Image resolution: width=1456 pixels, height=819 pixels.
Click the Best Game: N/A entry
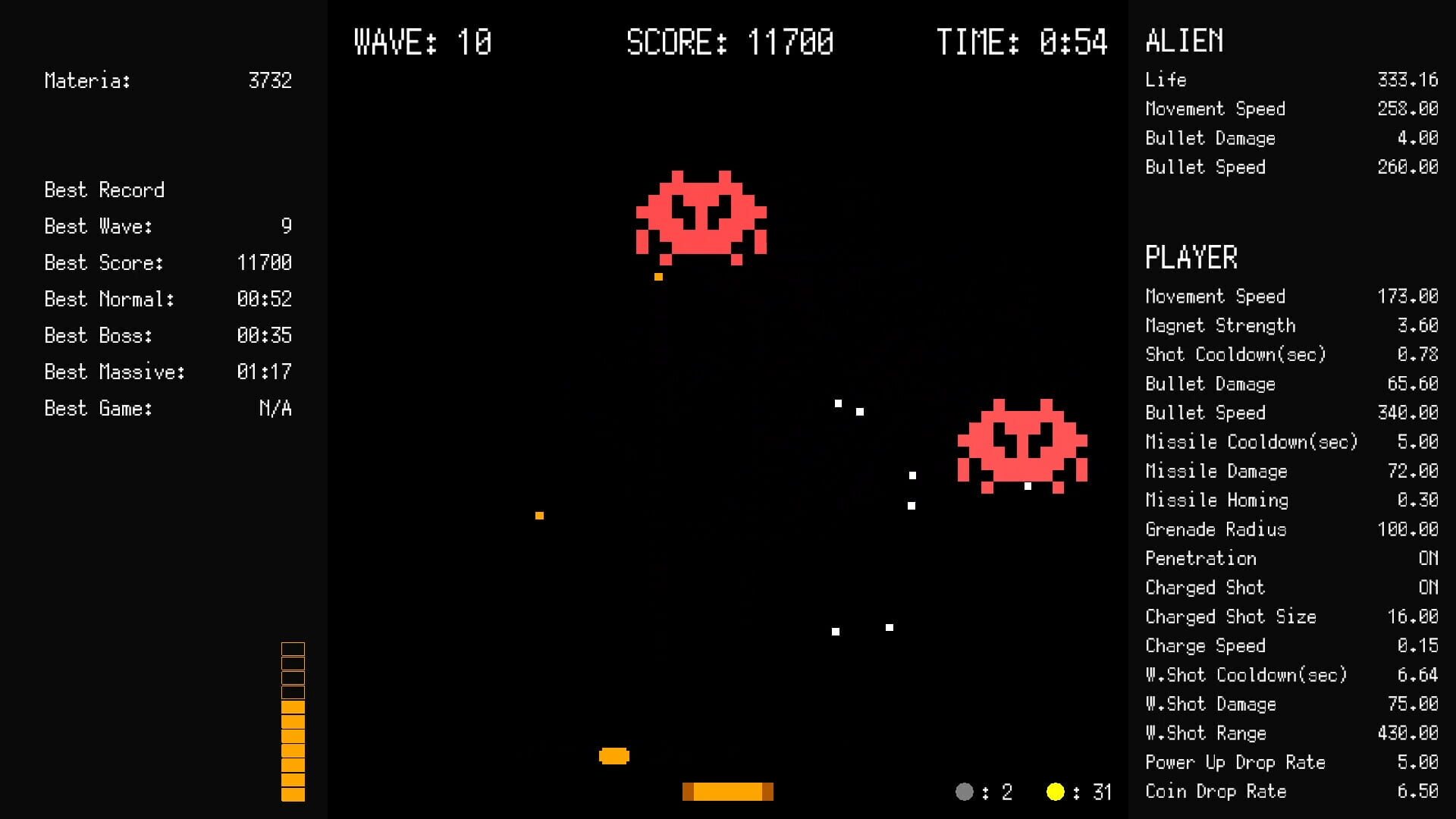[168, 409]
